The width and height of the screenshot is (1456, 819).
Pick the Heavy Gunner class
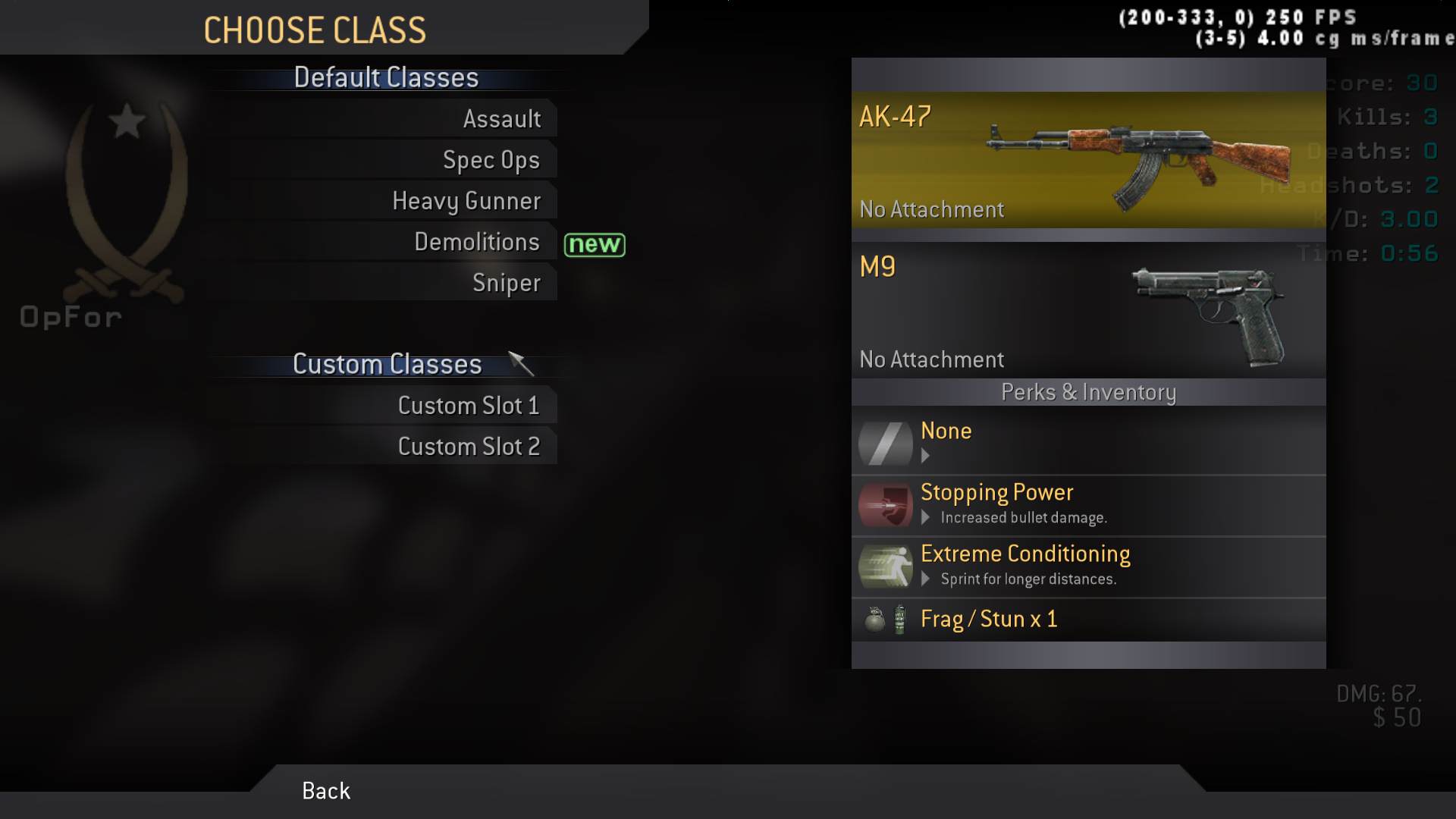[466, 201]
